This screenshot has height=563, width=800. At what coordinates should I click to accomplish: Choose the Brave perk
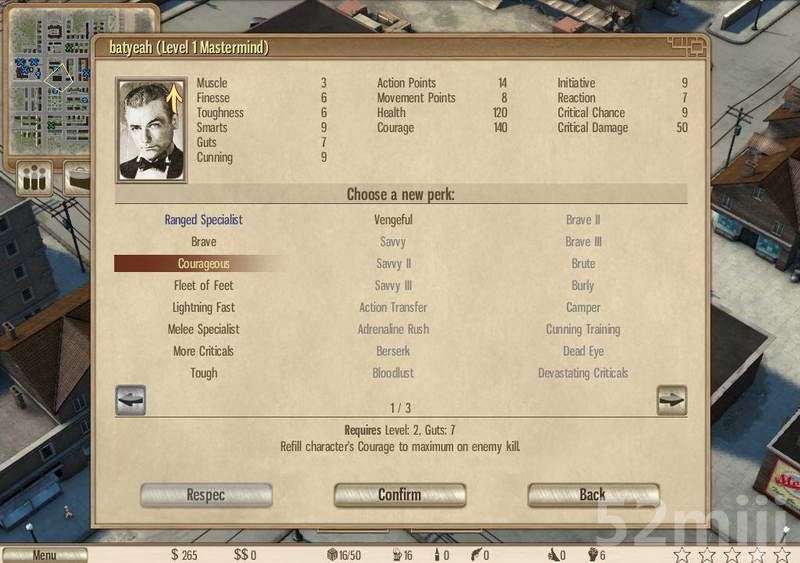click(x=203, y=242)
